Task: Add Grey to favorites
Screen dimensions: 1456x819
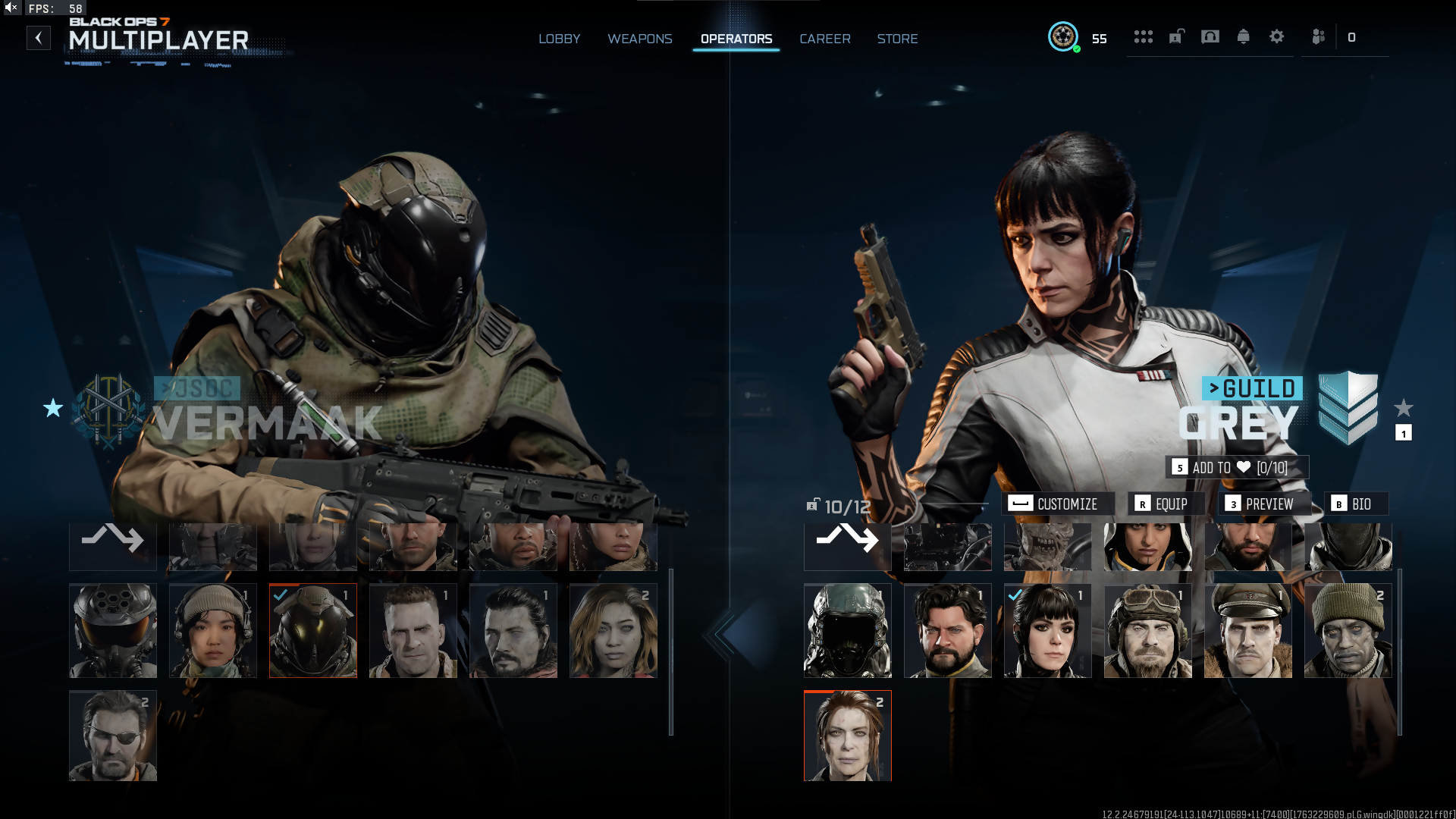Action: (1237, 467)
